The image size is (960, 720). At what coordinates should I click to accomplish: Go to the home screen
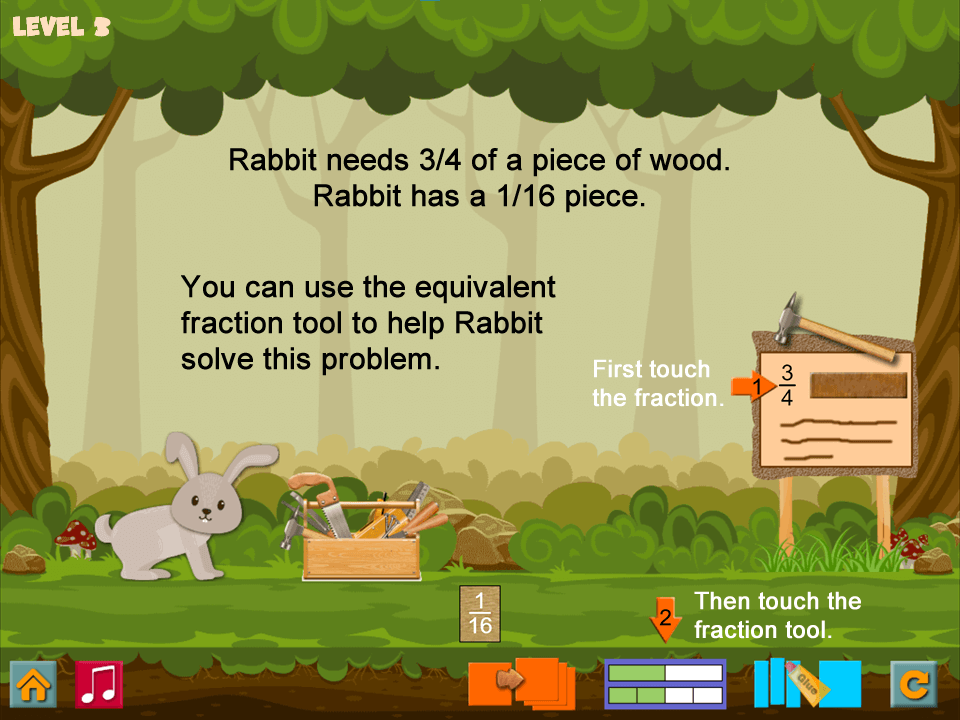click(33, 685)
